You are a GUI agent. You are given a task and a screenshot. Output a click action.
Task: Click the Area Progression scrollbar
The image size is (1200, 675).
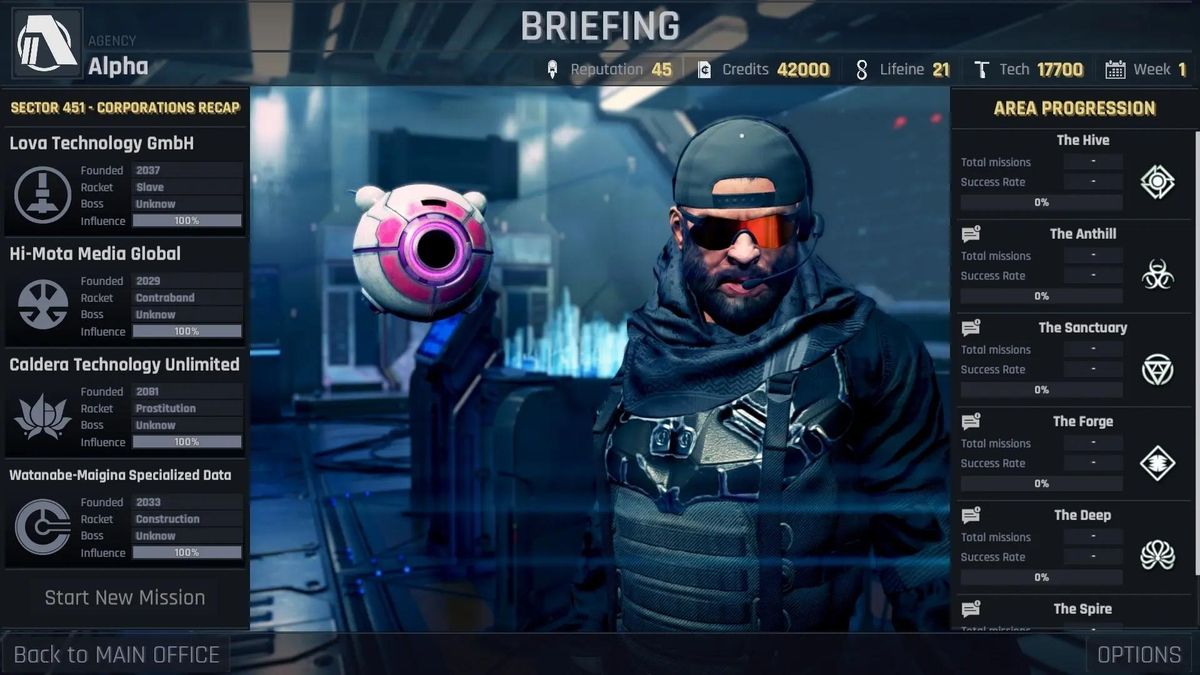click(x=1194, y=350)
